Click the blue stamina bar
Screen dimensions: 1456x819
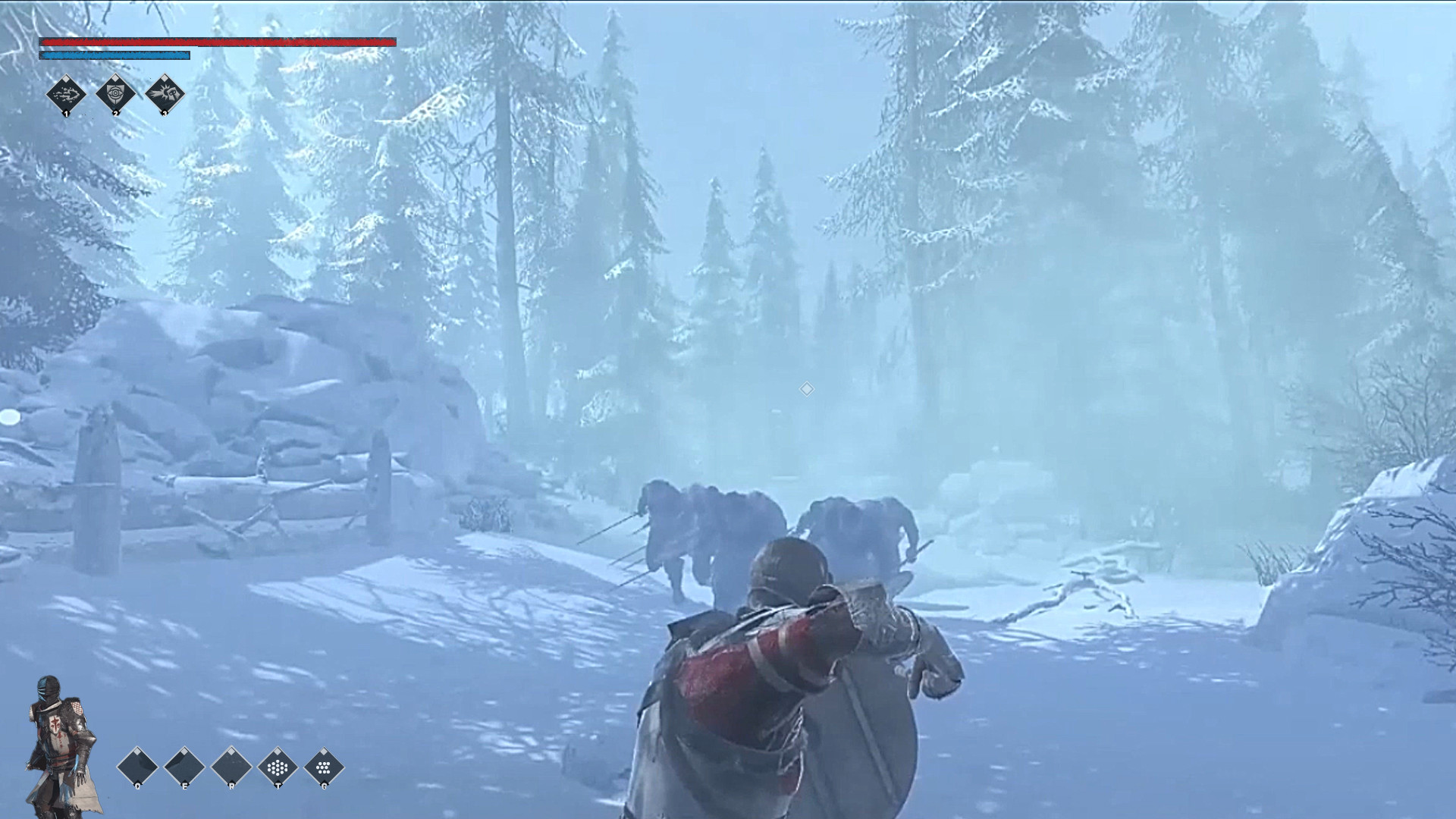[114, 55]
